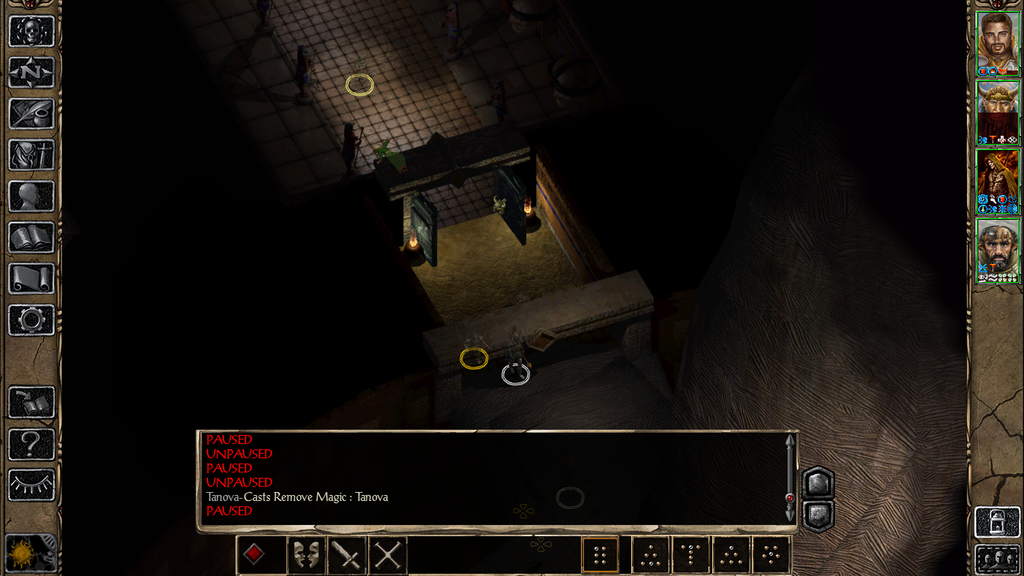Open the priest scroll
1024x576 pixels.
[x=31, y=278]
